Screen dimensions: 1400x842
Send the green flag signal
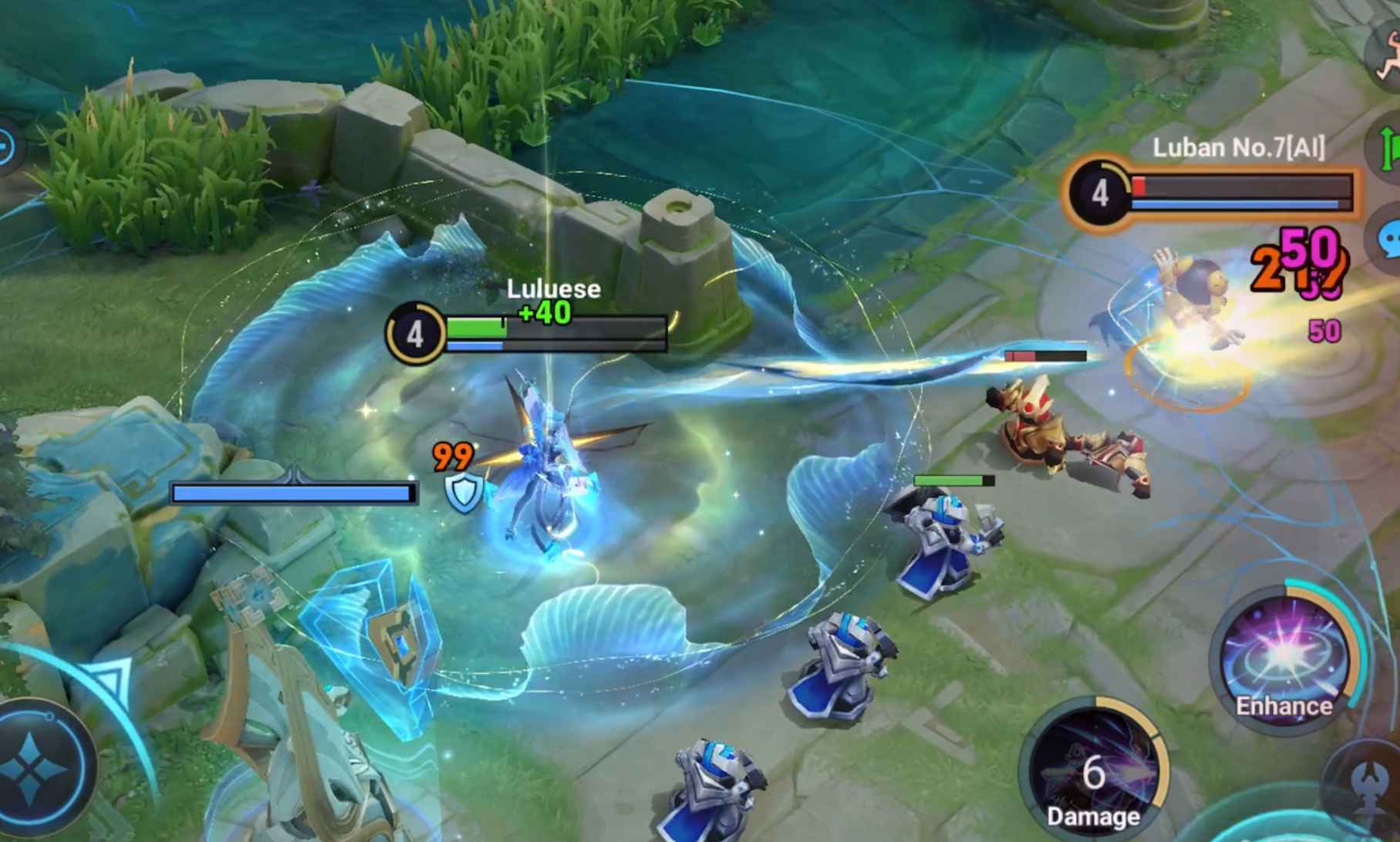pyautogui.click(x=1388, y=147)
